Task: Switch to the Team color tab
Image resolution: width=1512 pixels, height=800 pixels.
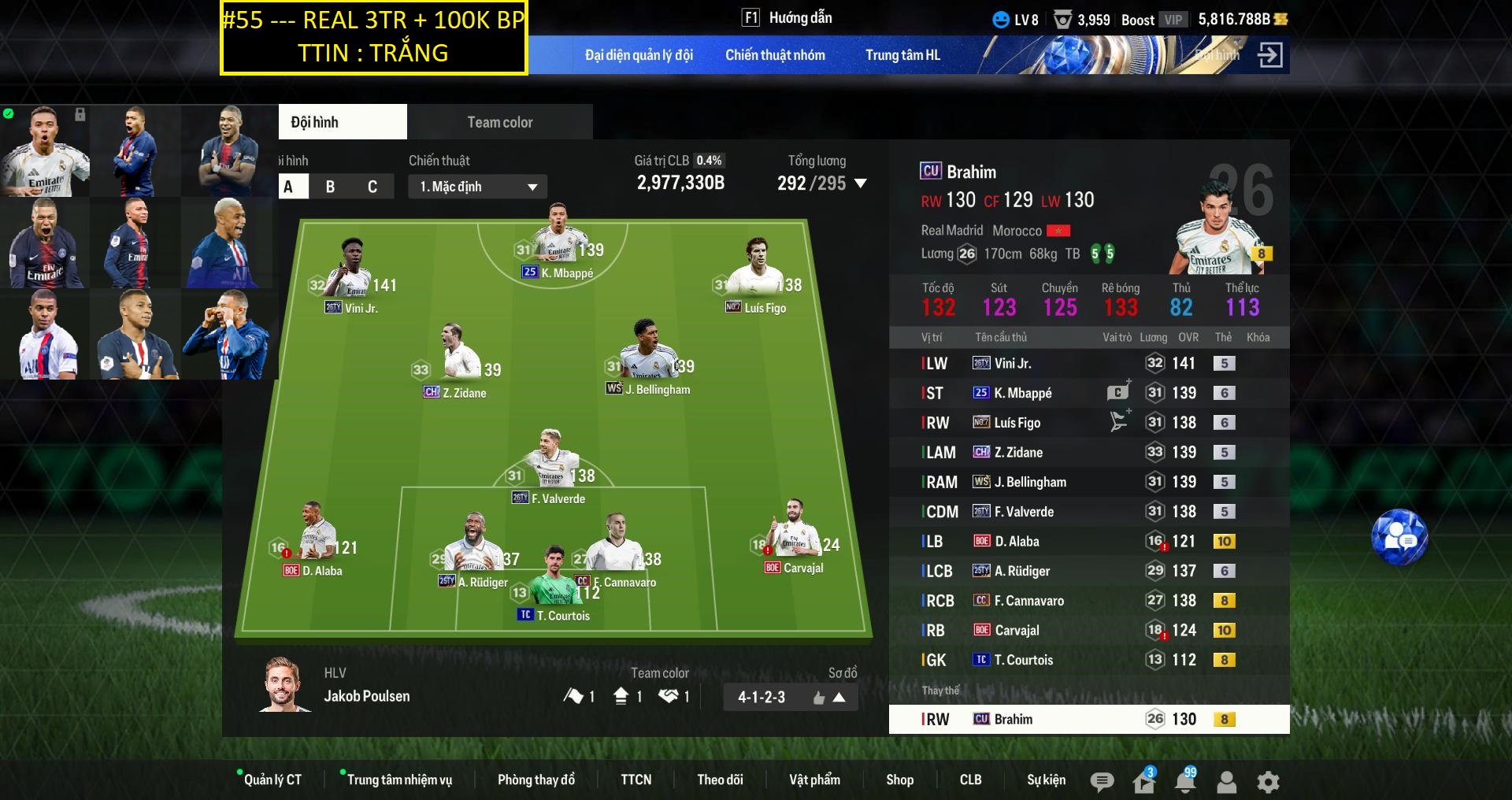Action: (x=499, y=121)
